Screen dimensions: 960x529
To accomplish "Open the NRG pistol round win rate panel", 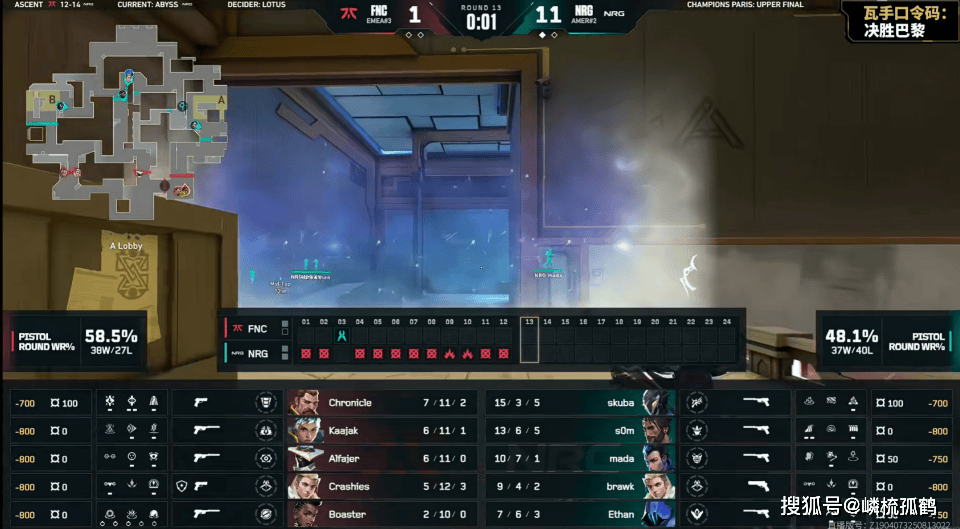I will click(x=883, y=340).
